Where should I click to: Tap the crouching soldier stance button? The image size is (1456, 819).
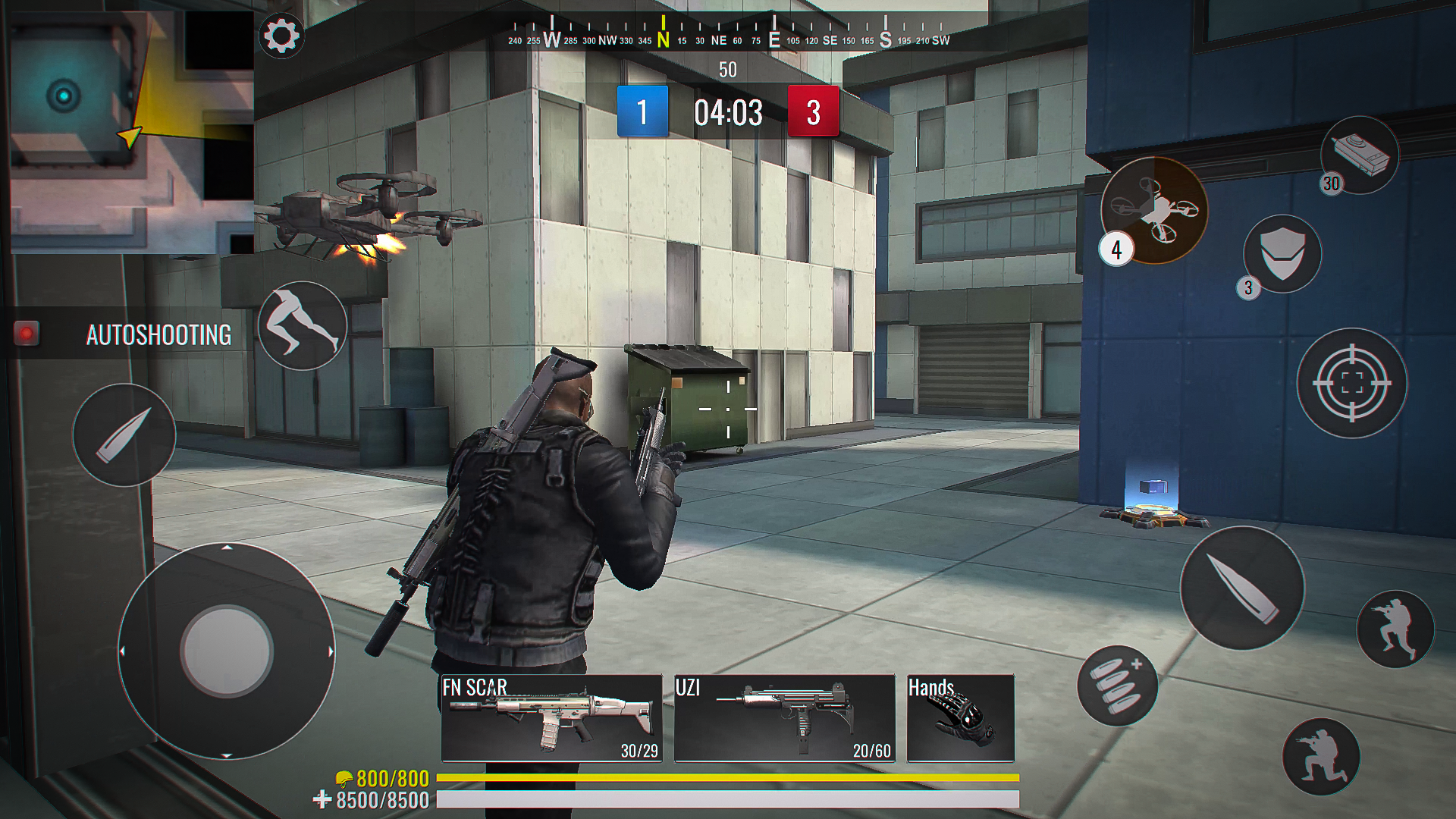tap(1395, 629)
